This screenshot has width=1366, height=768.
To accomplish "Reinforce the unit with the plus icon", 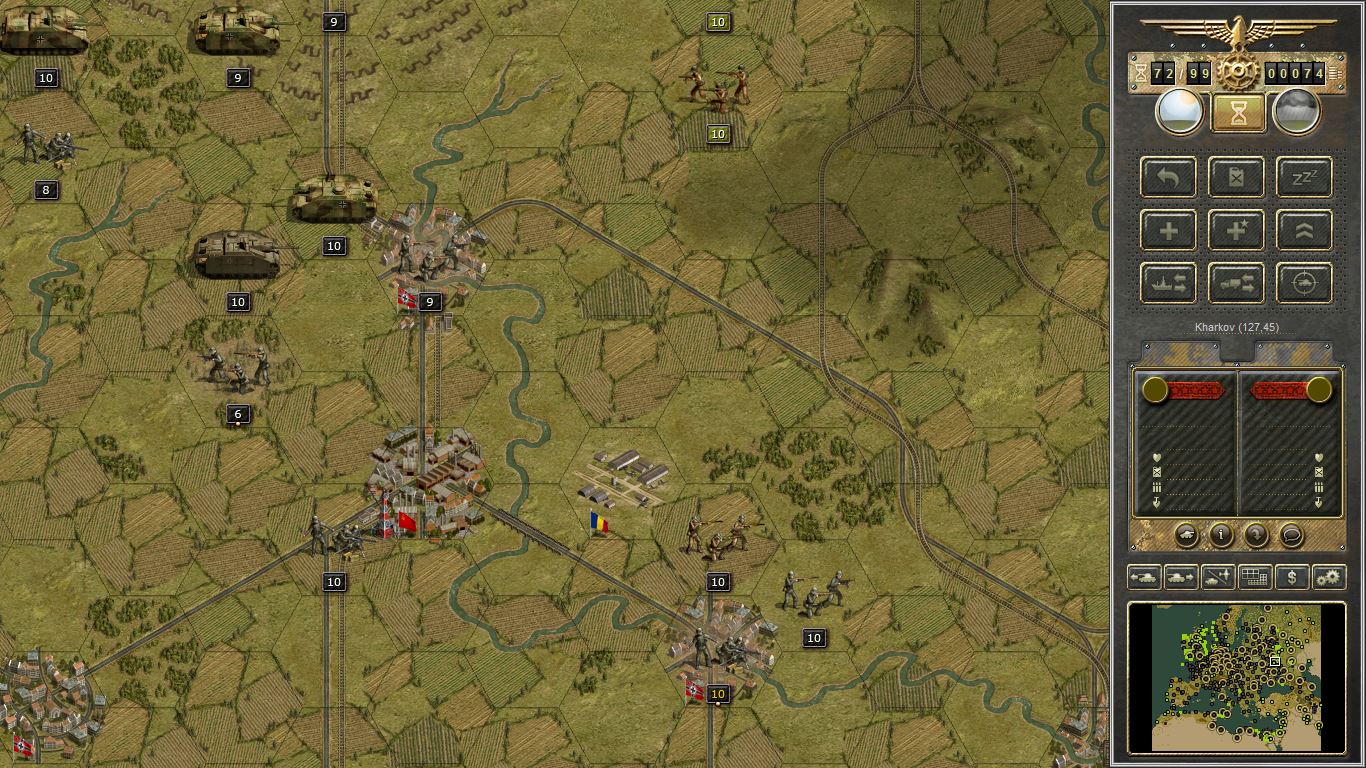I will coord(1169,230).
